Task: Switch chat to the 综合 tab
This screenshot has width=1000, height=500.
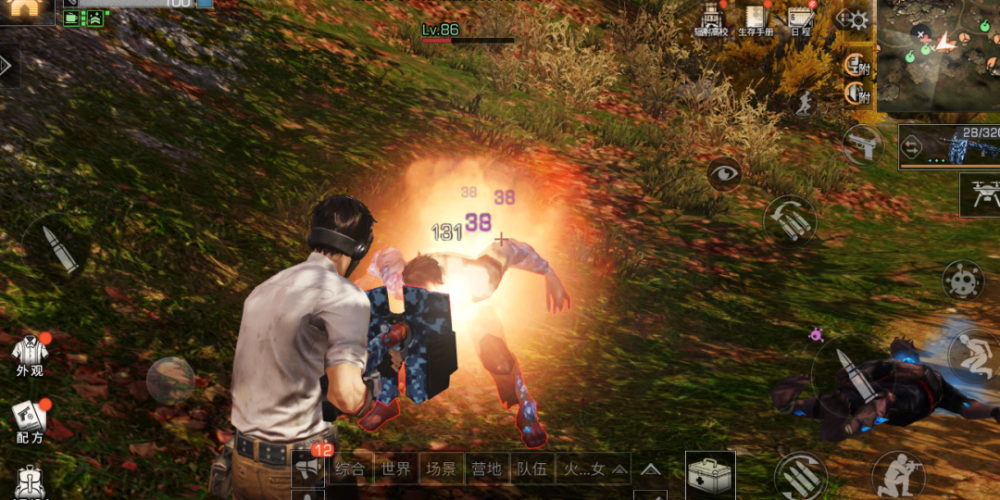Action: coord(349,467)
